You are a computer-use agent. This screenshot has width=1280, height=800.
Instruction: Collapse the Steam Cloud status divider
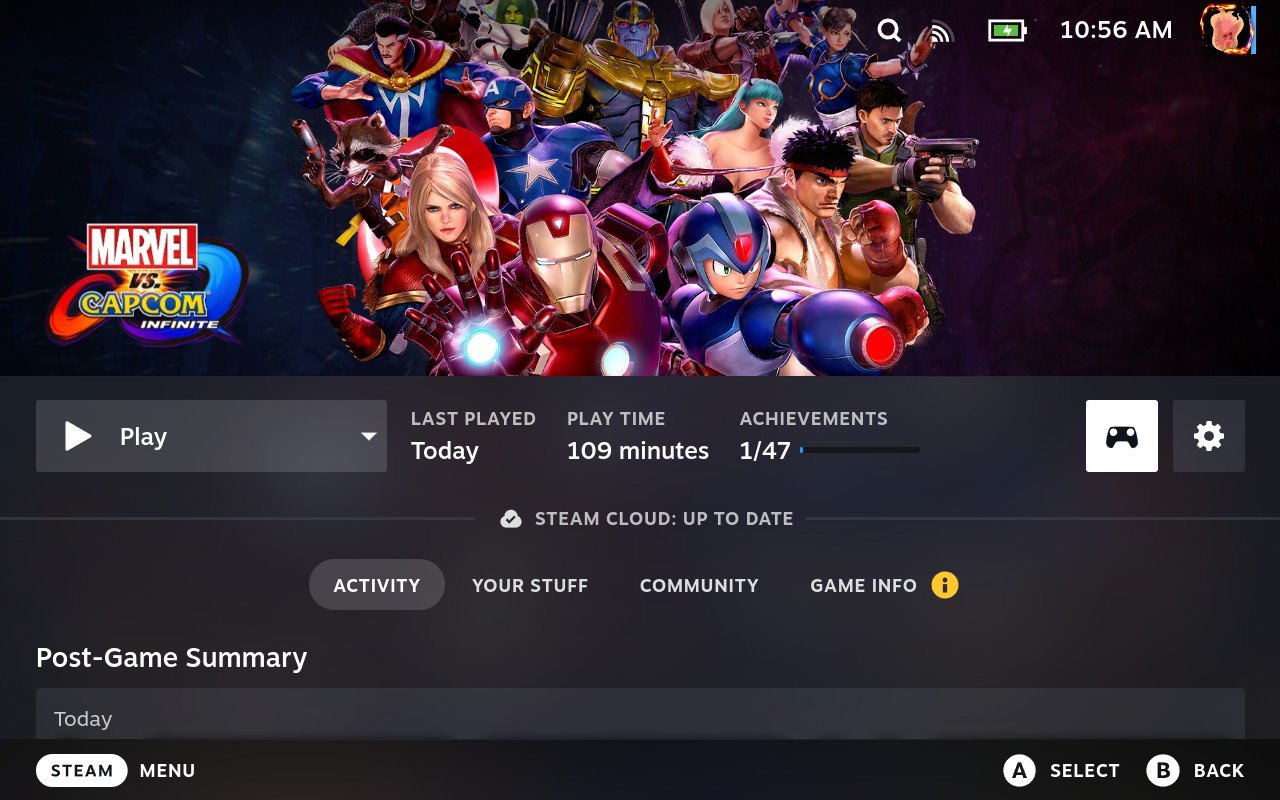click(x=645, y=518)
